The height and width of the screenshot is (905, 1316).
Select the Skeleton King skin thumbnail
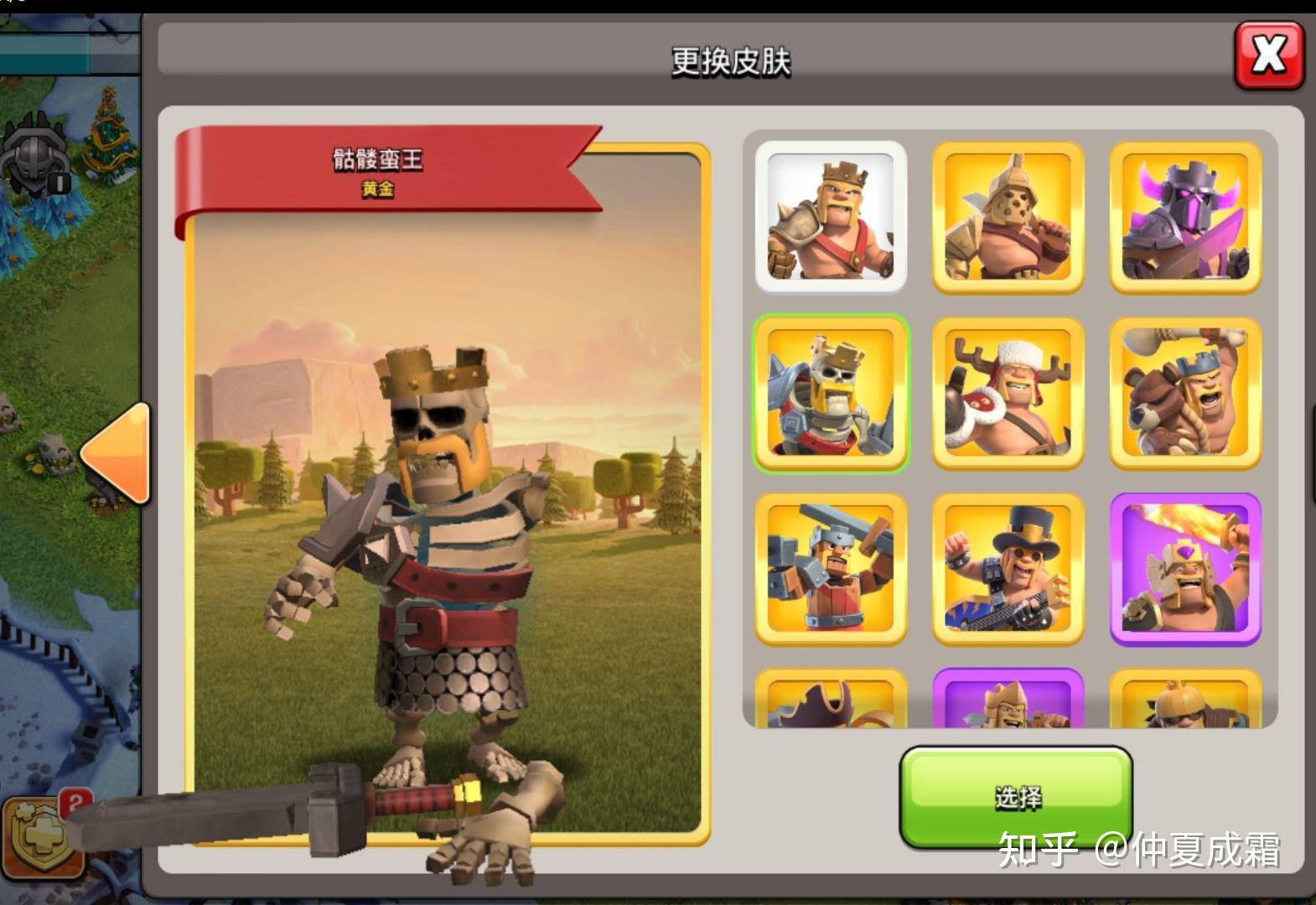pos(831,393)
